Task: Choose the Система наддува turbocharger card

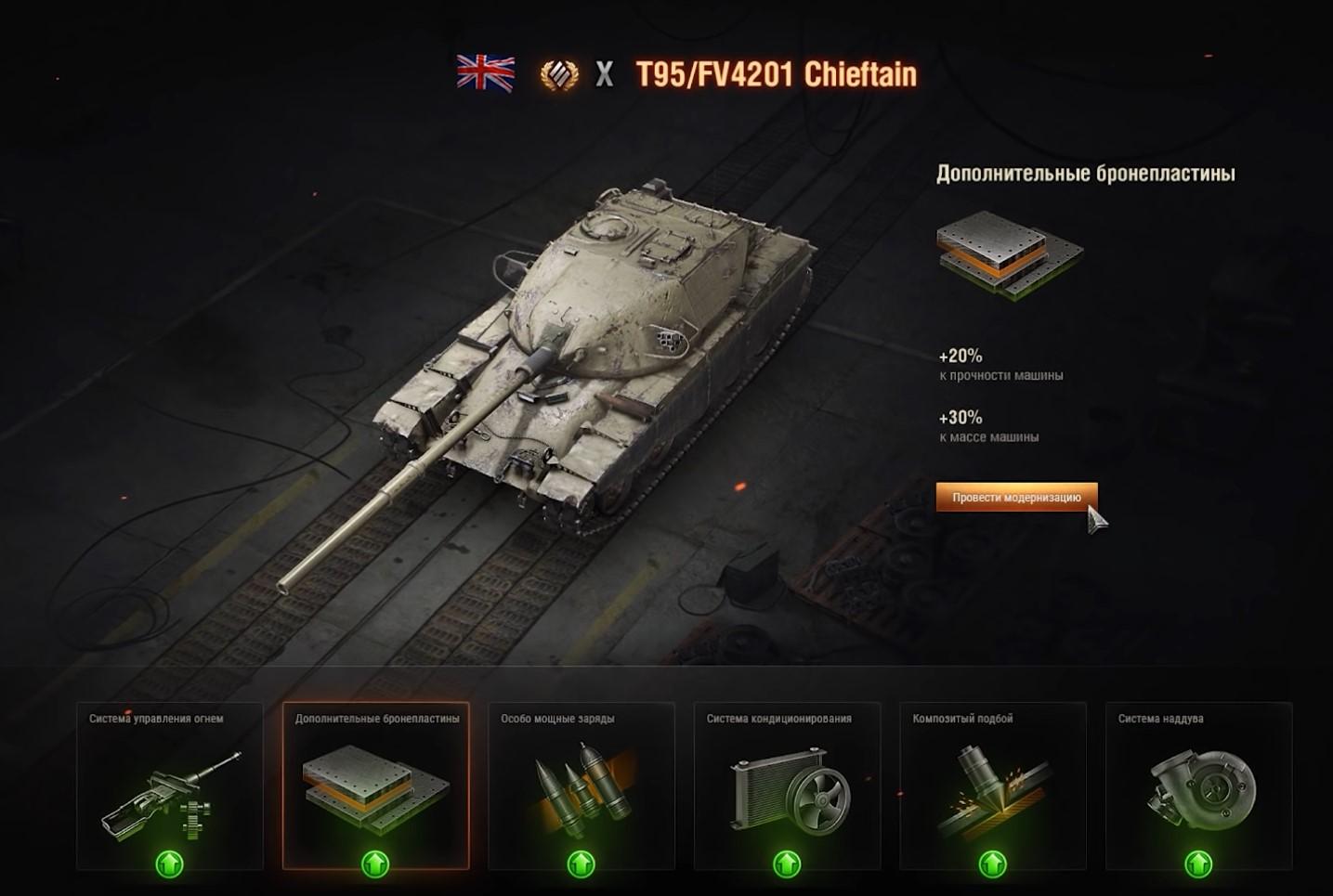Action: [x=1198, y=786]
